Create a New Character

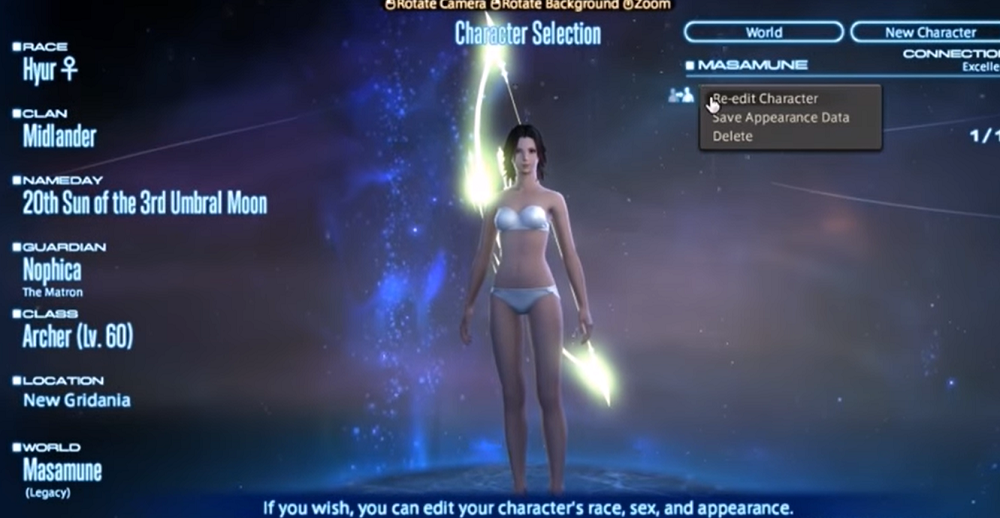pyautogui.click(x=925, y=32)
